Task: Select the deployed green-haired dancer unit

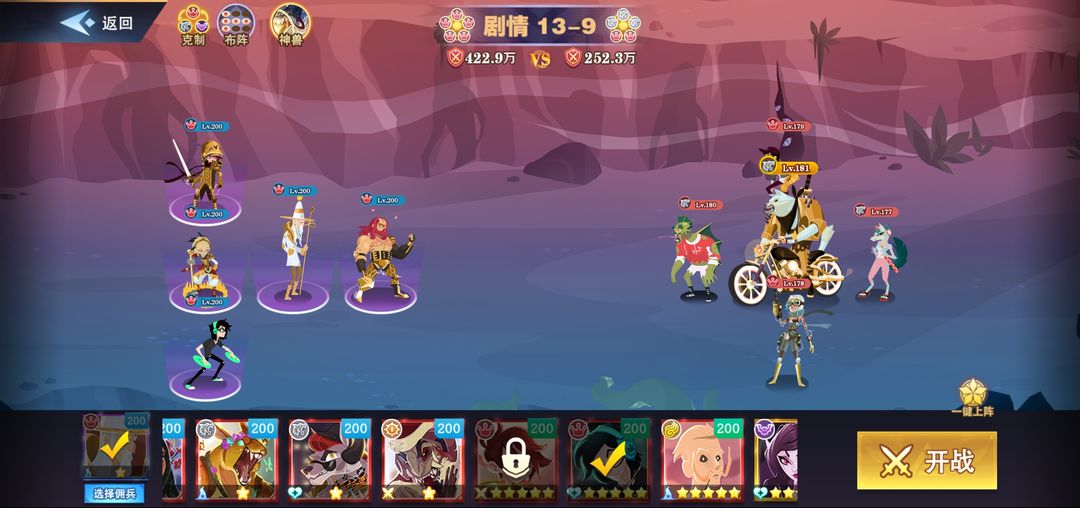Action: coord(210,355)
